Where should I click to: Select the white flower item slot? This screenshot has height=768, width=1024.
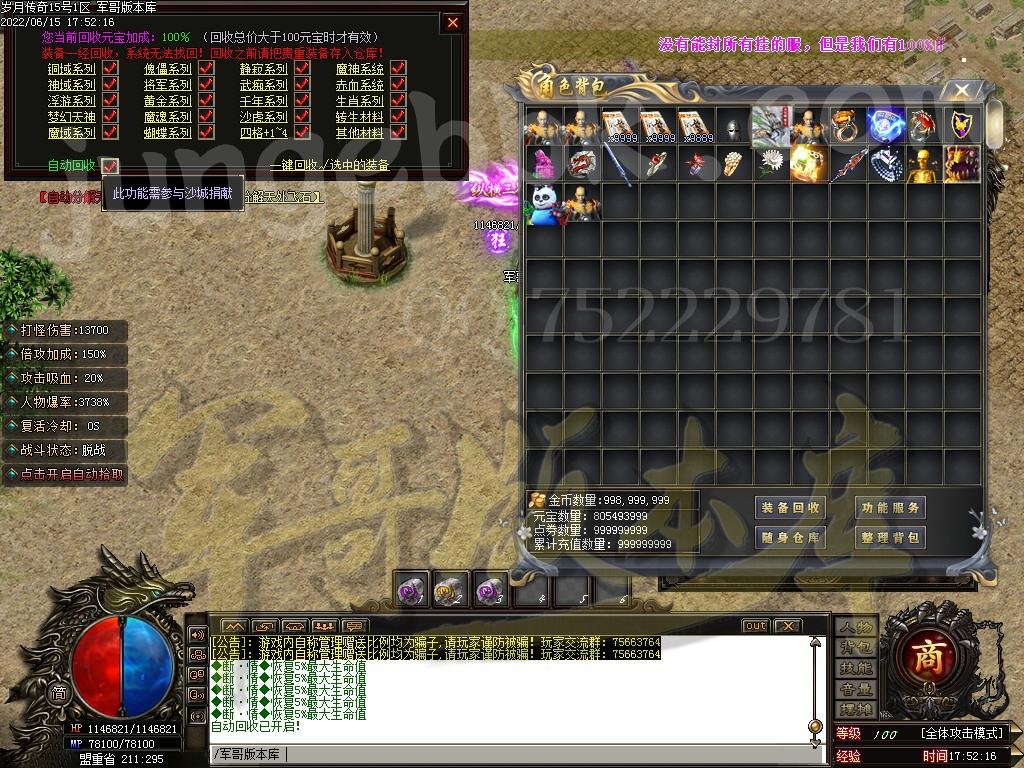(772, 164)
